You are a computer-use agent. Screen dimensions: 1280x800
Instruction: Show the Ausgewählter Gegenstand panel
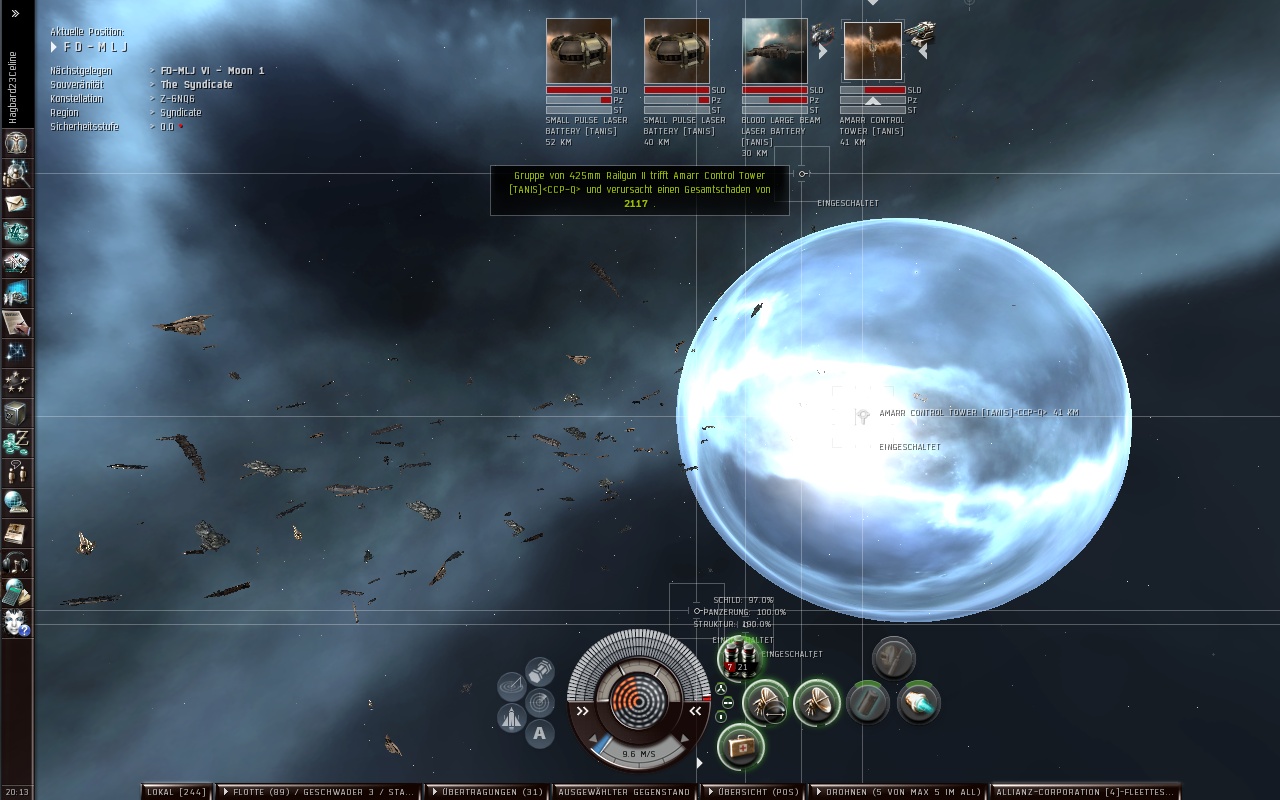(x=624, y=792)
